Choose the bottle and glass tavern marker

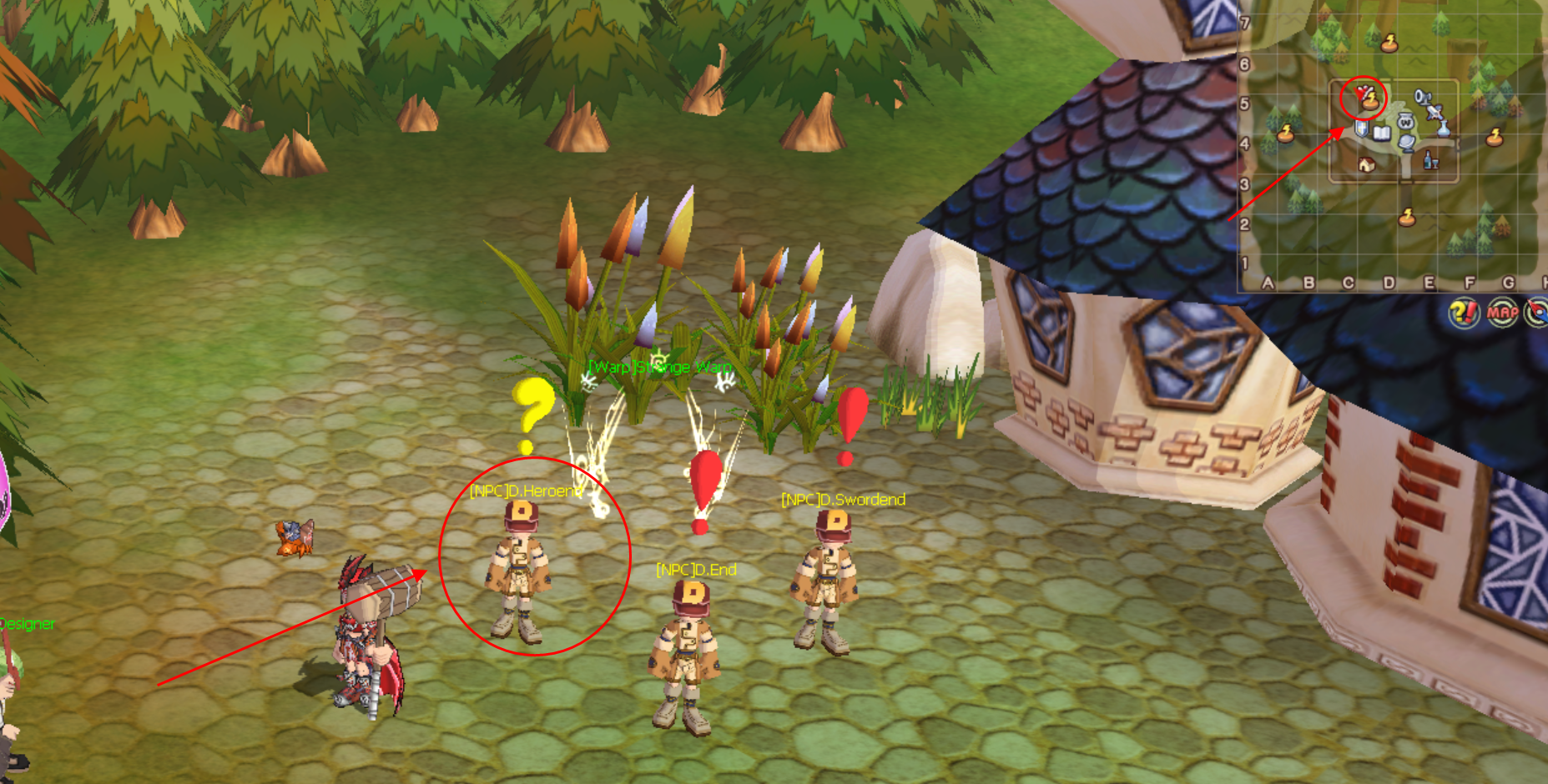pyautogui.click(x=1430, y=160)
